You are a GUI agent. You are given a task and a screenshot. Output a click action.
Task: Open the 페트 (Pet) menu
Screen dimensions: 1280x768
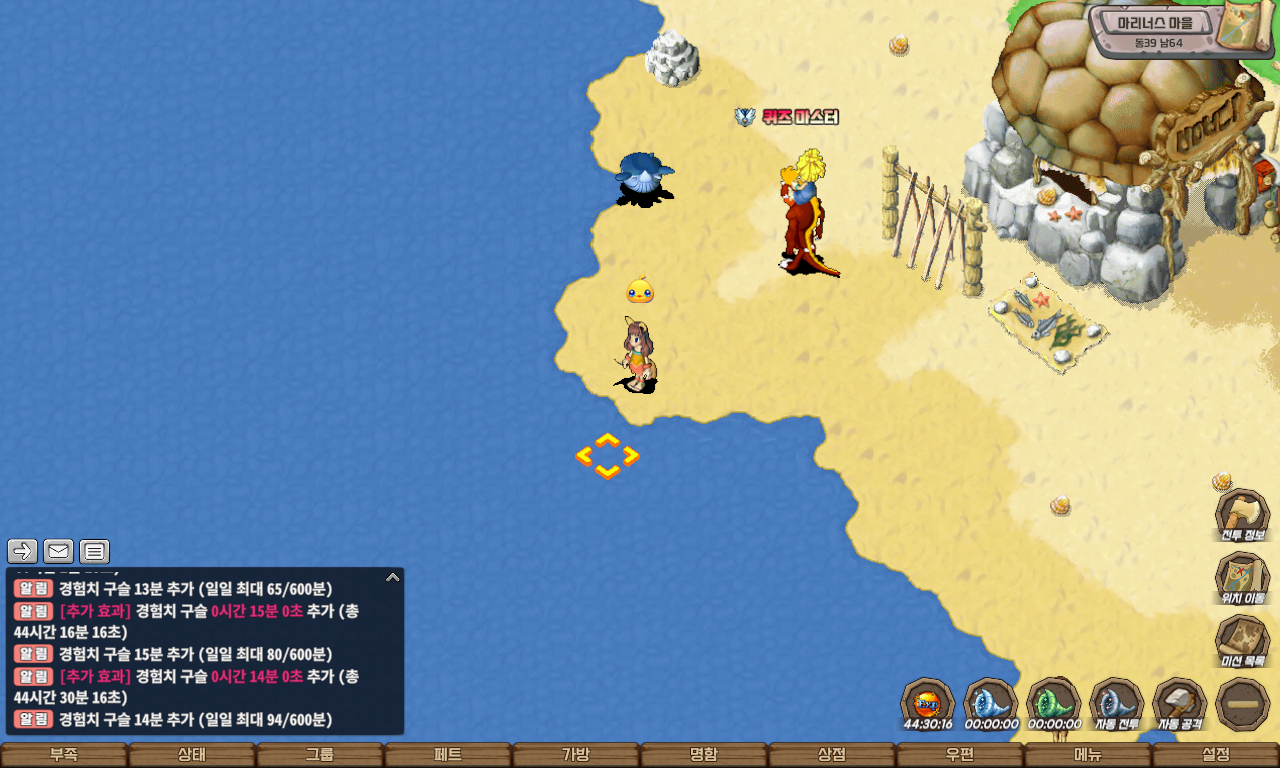tap(448, 755)
